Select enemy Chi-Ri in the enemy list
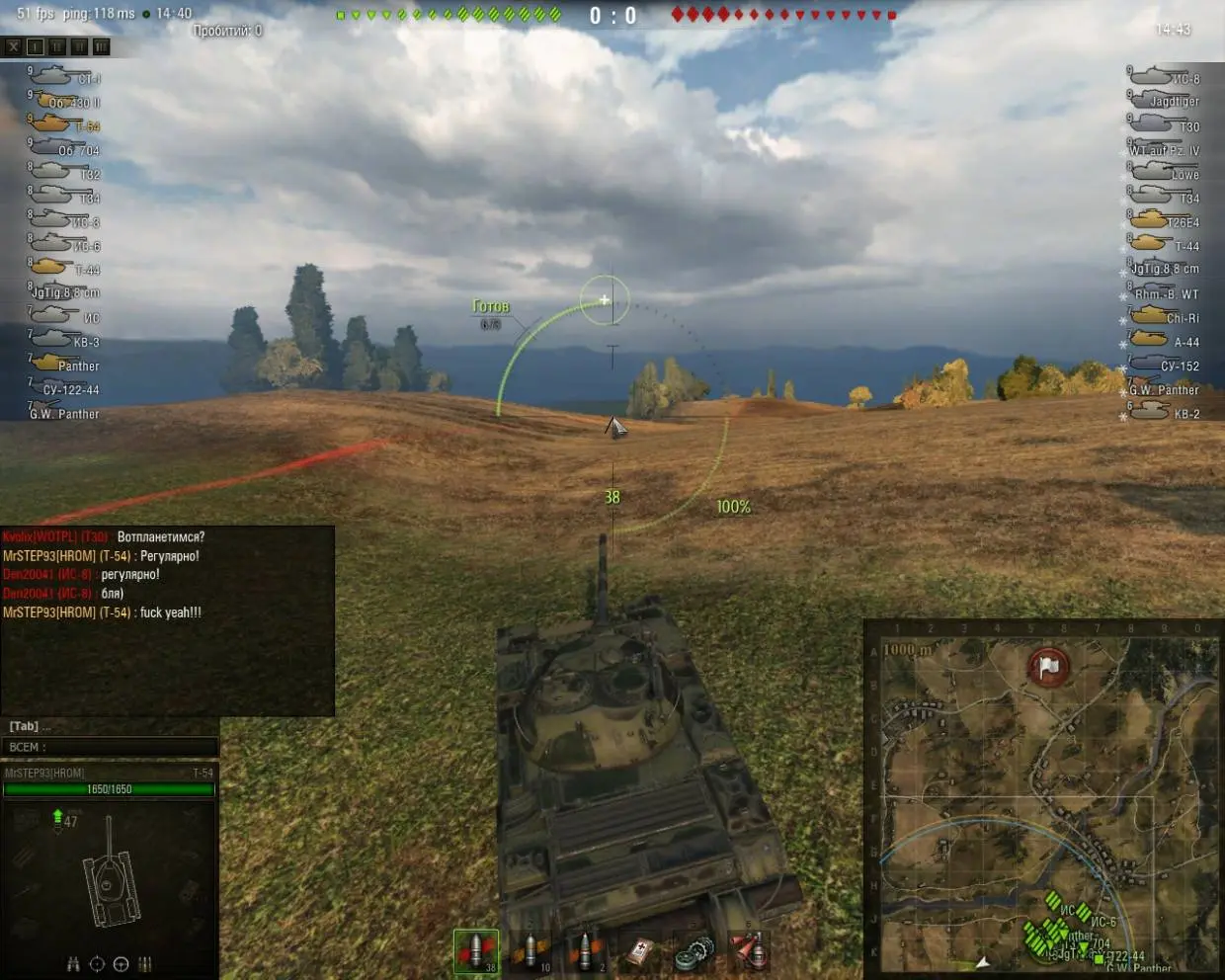Image resolution: width=1225 pixels, height=980 pixels. (x=1166, y=317)
